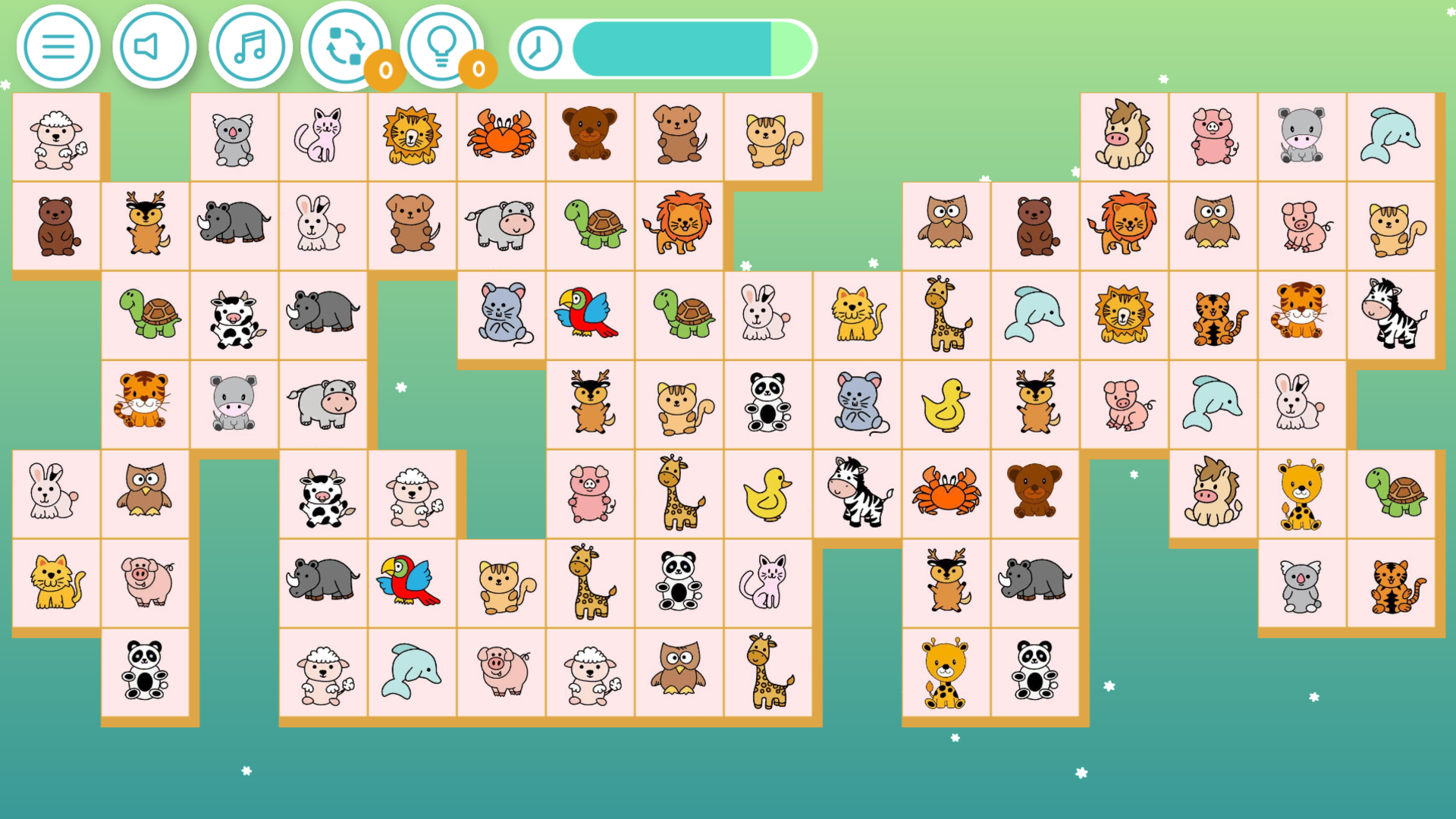
Task: Click the clock icon beside the timer bar
Action: point(538,48)
